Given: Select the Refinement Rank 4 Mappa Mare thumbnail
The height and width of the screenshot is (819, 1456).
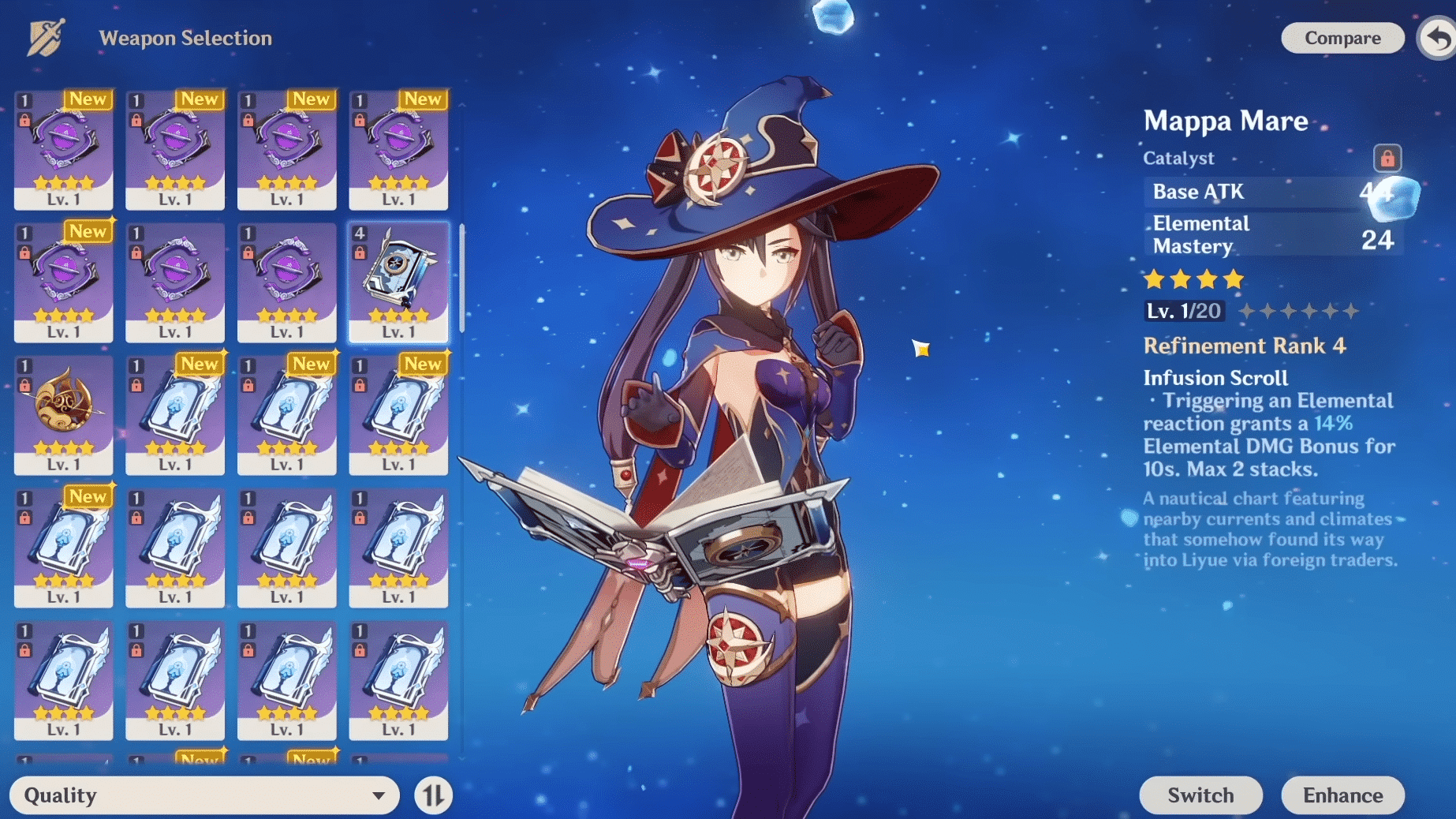Looking at the screenshot, I should [x=399, y=282].
